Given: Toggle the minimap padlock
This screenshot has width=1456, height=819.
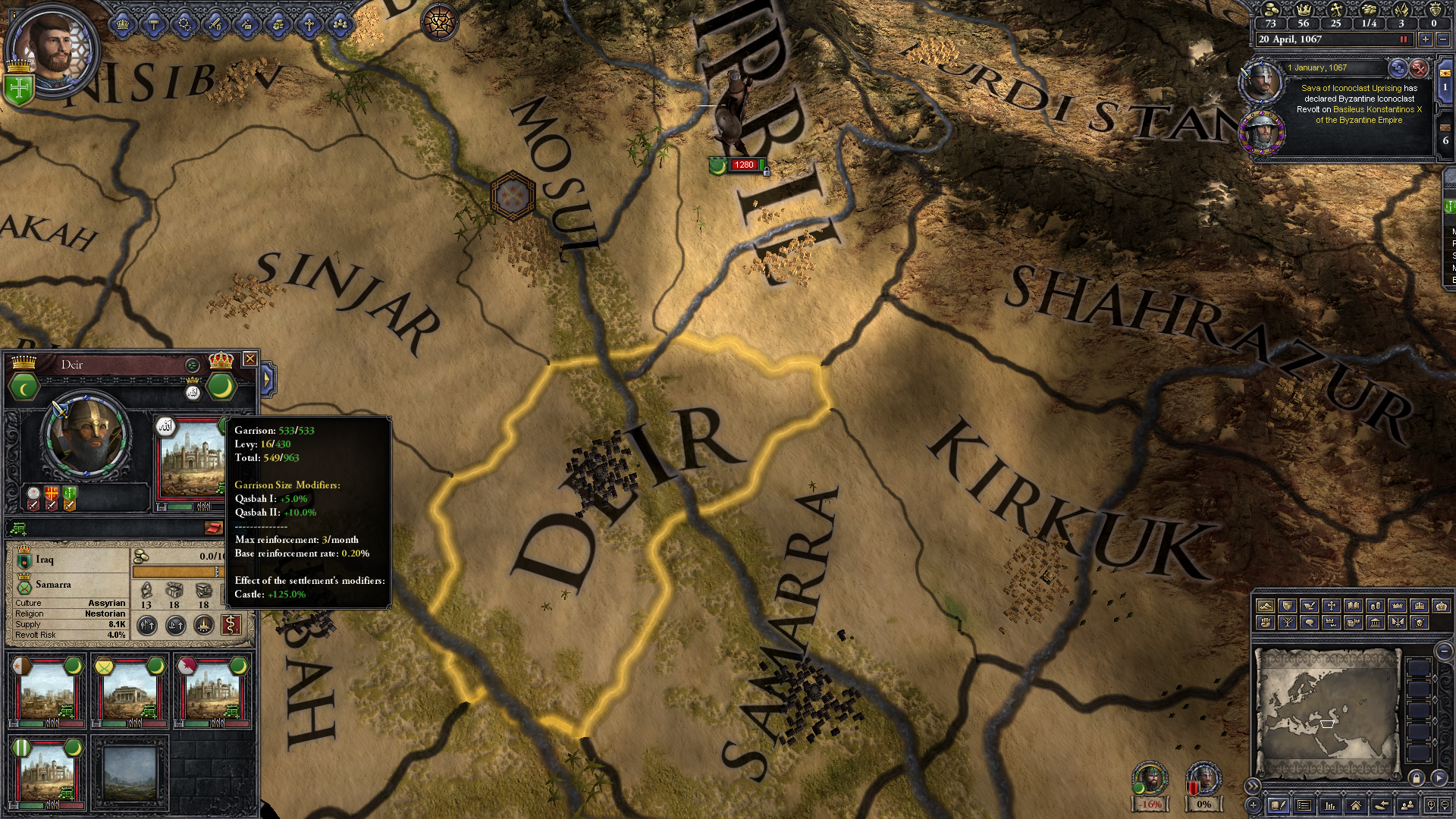Looking at the screenshot, I should 1417,779.
